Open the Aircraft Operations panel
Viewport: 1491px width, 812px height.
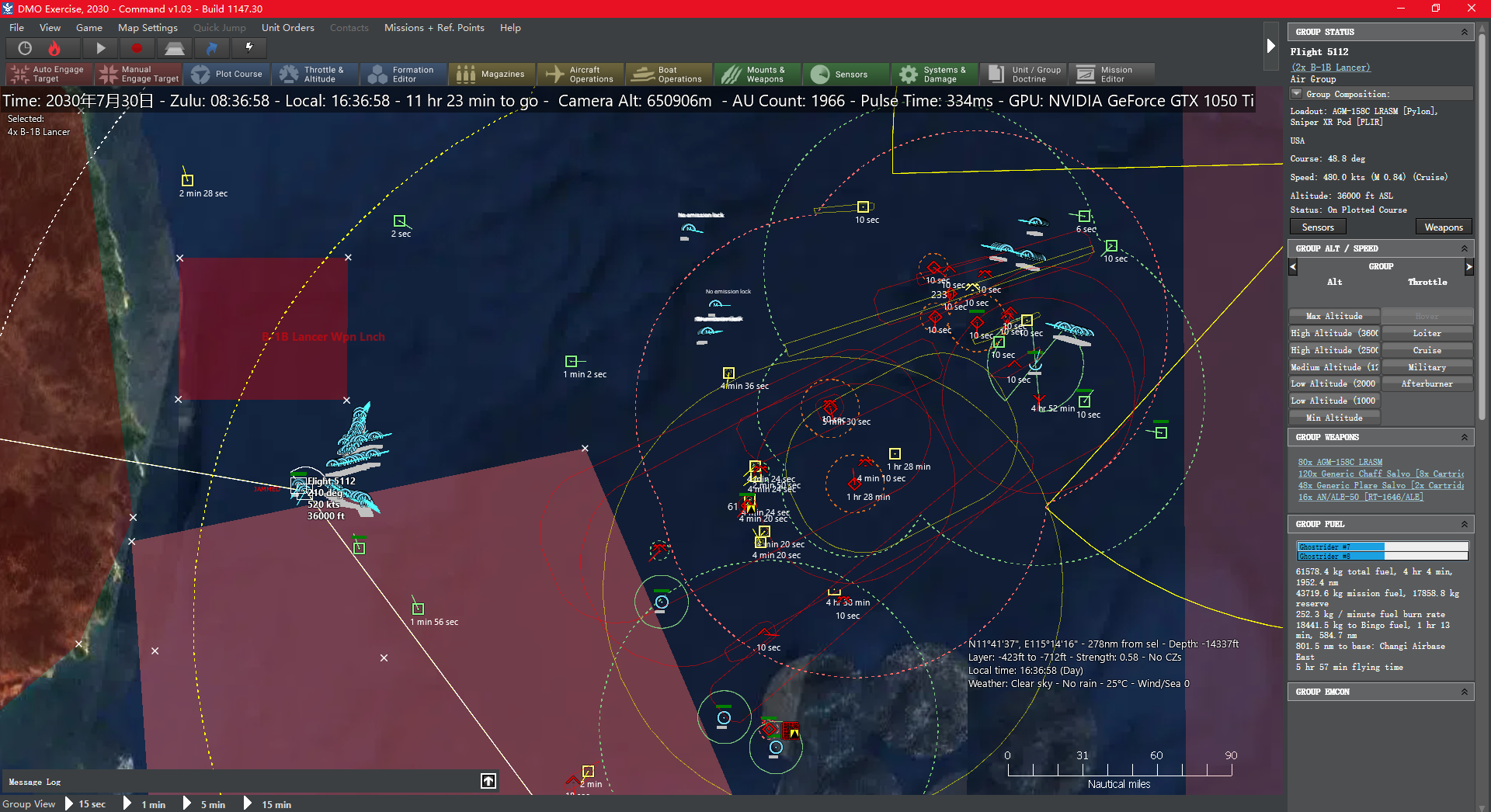(581, 74)
